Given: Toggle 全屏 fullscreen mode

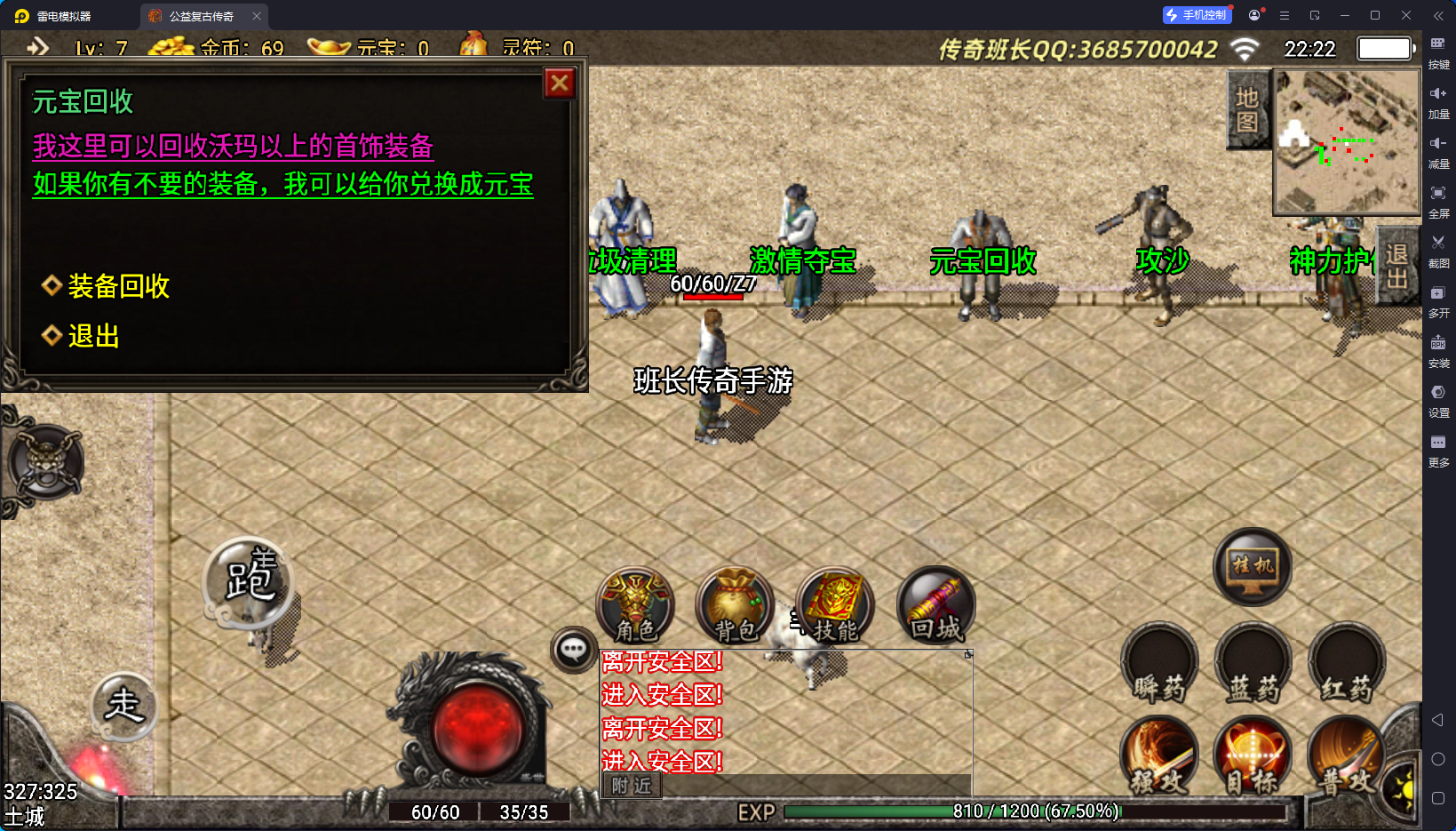Looking at the screenshot, I should coord(1439,200).
